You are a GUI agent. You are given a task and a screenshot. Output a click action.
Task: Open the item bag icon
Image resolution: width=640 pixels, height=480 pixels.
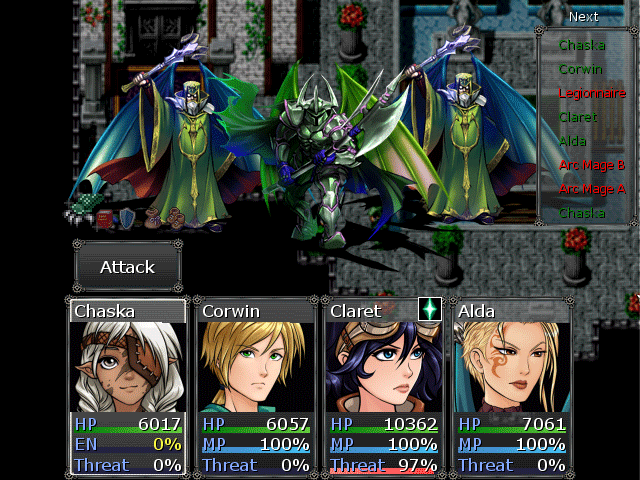pos(152,217)
